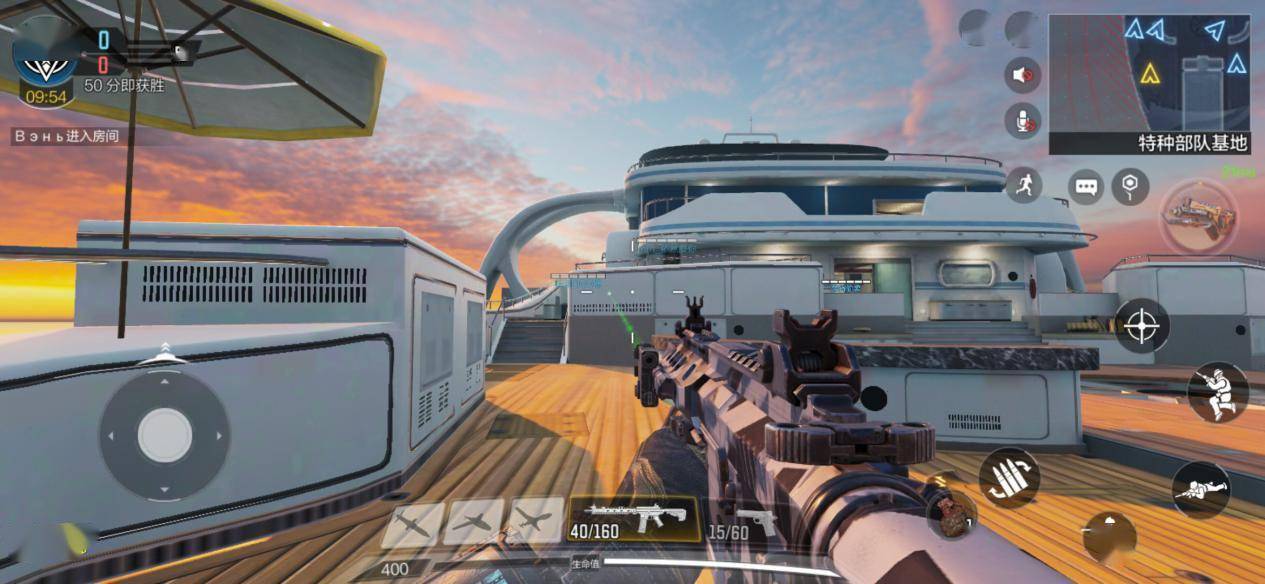Viewport: 1265px width, 584px height.
Task: Activate the operator skill weapon icon
Action: [x=1199, y=216]
